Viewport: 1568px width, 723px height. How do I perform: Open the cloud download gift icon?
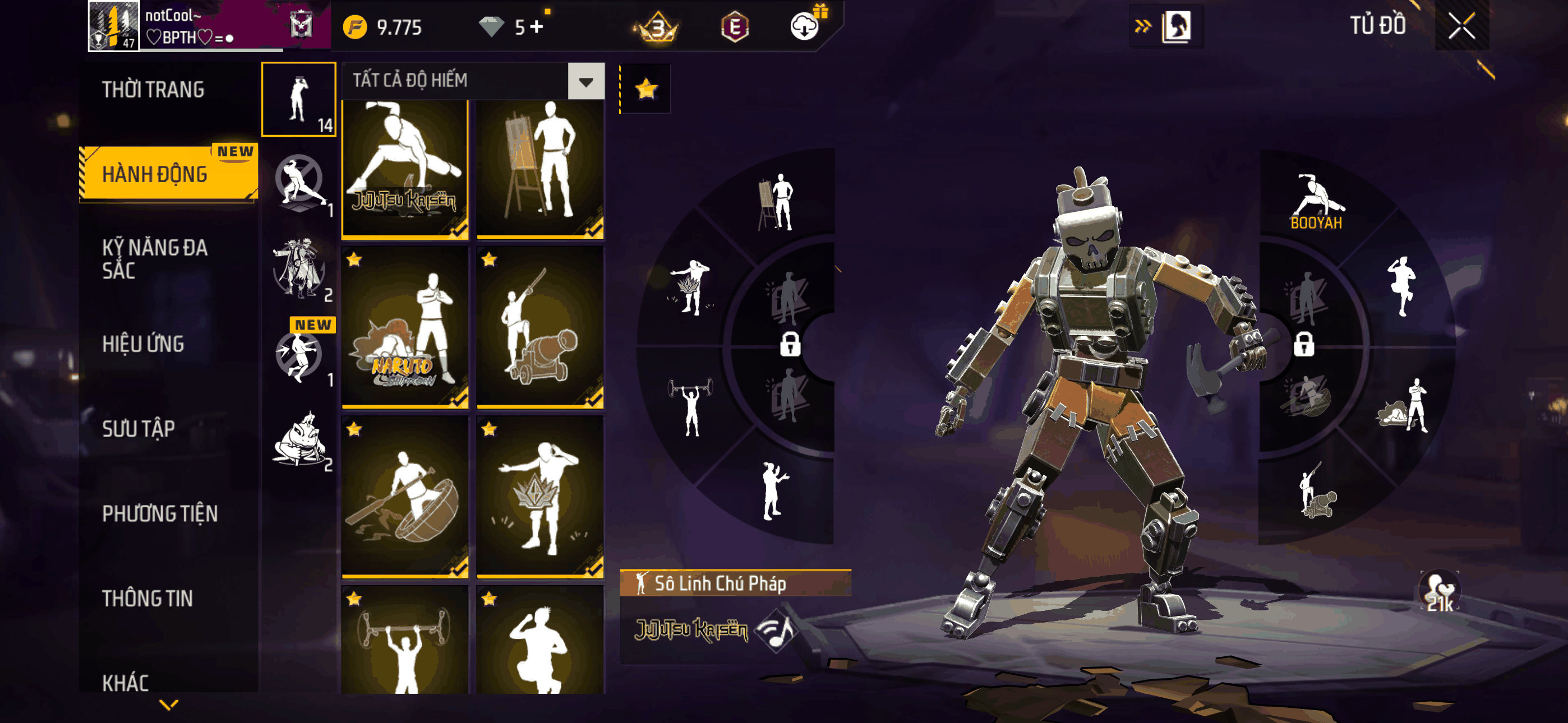point(805,26)
